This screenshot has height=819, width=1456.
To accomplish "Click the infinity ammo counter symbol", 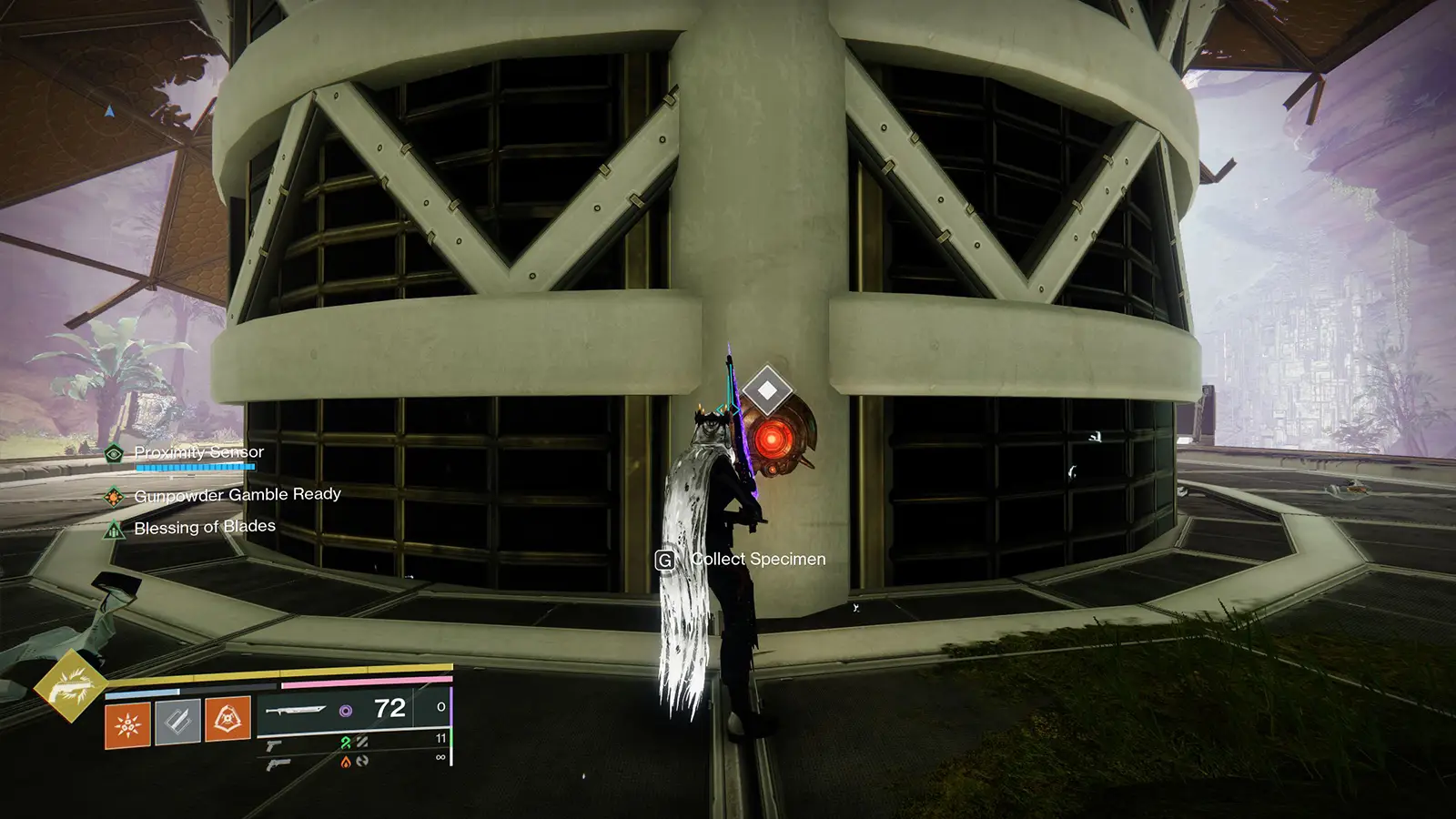I will pos(440,756).
